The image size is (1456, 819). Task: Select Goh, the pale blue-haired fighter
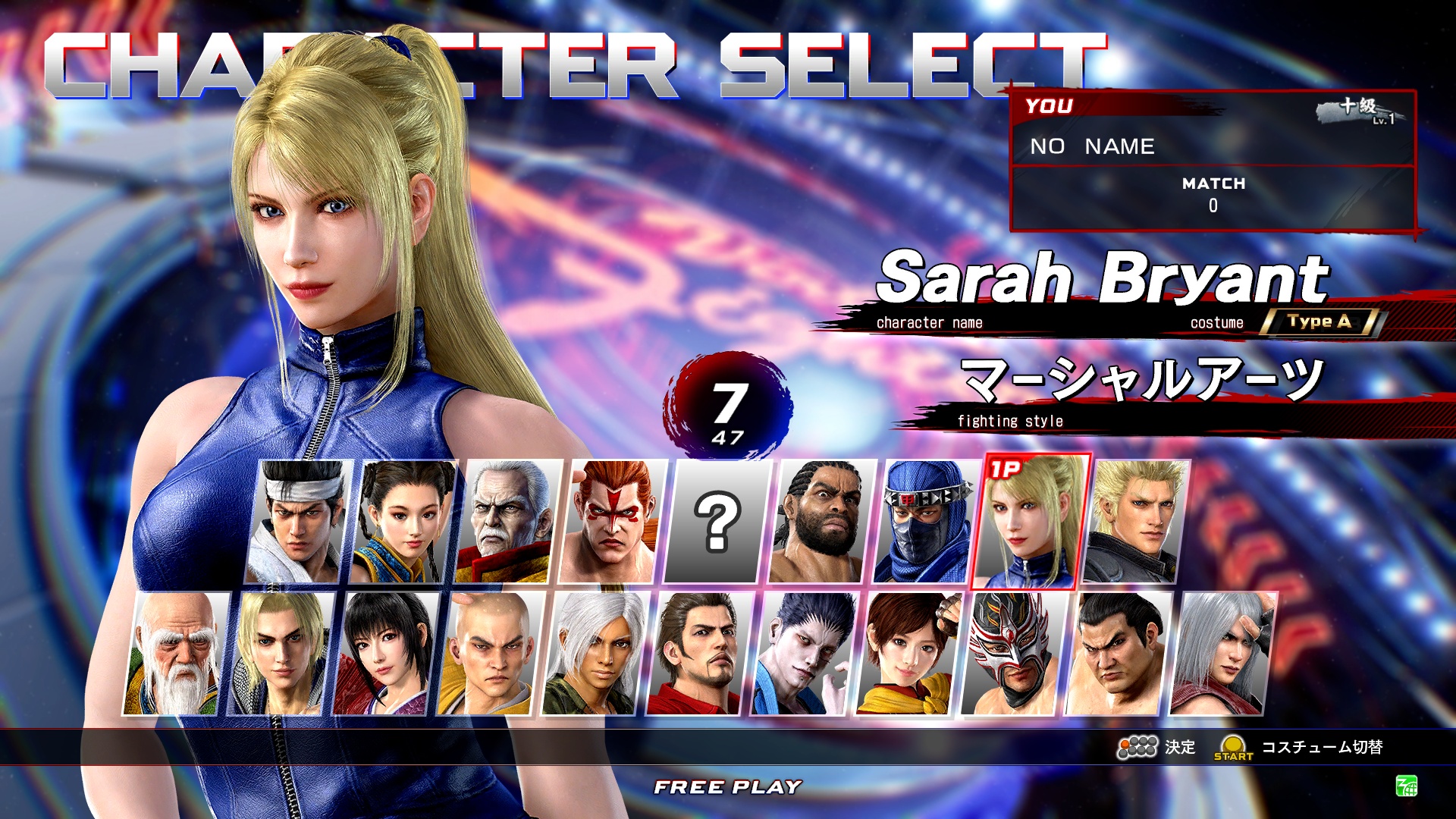(804, 654)
